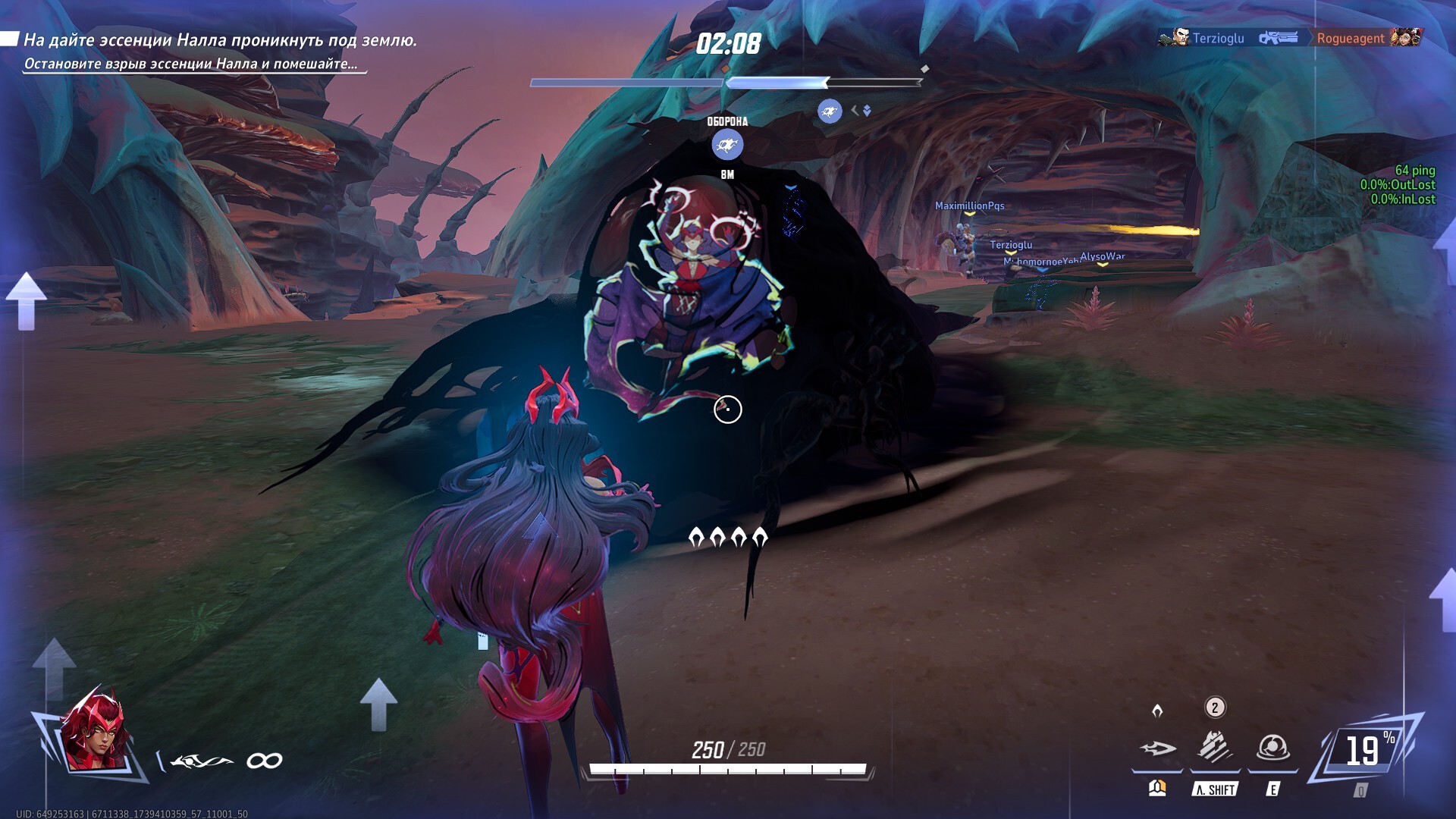Open the objective text about Knull's essence
The image size is (1456, 819).
220,40
